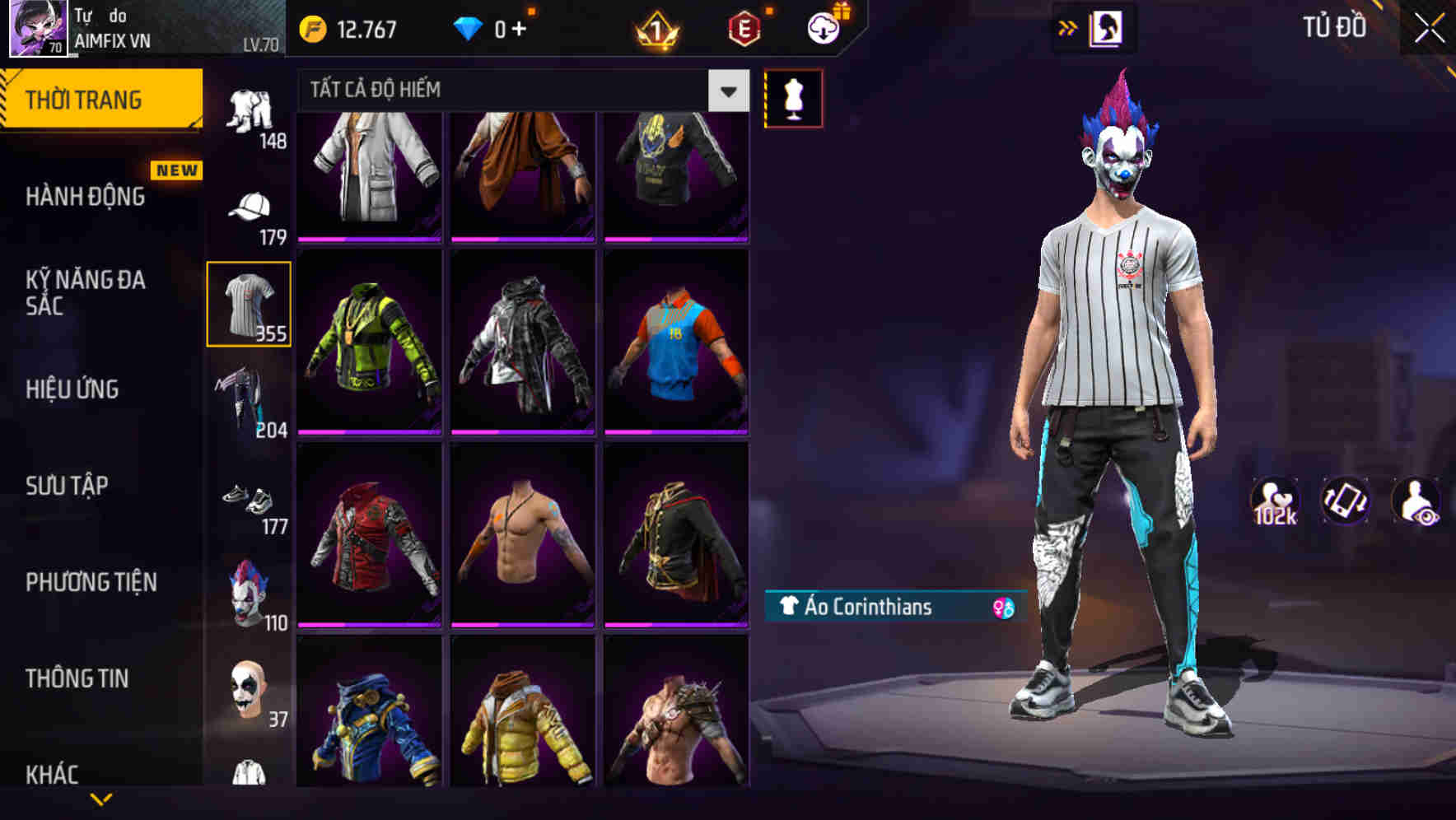Toggle the hairstyle preview icon in top bar
The height and width of the screenshot is (820, 1456).
(1107, 27)
